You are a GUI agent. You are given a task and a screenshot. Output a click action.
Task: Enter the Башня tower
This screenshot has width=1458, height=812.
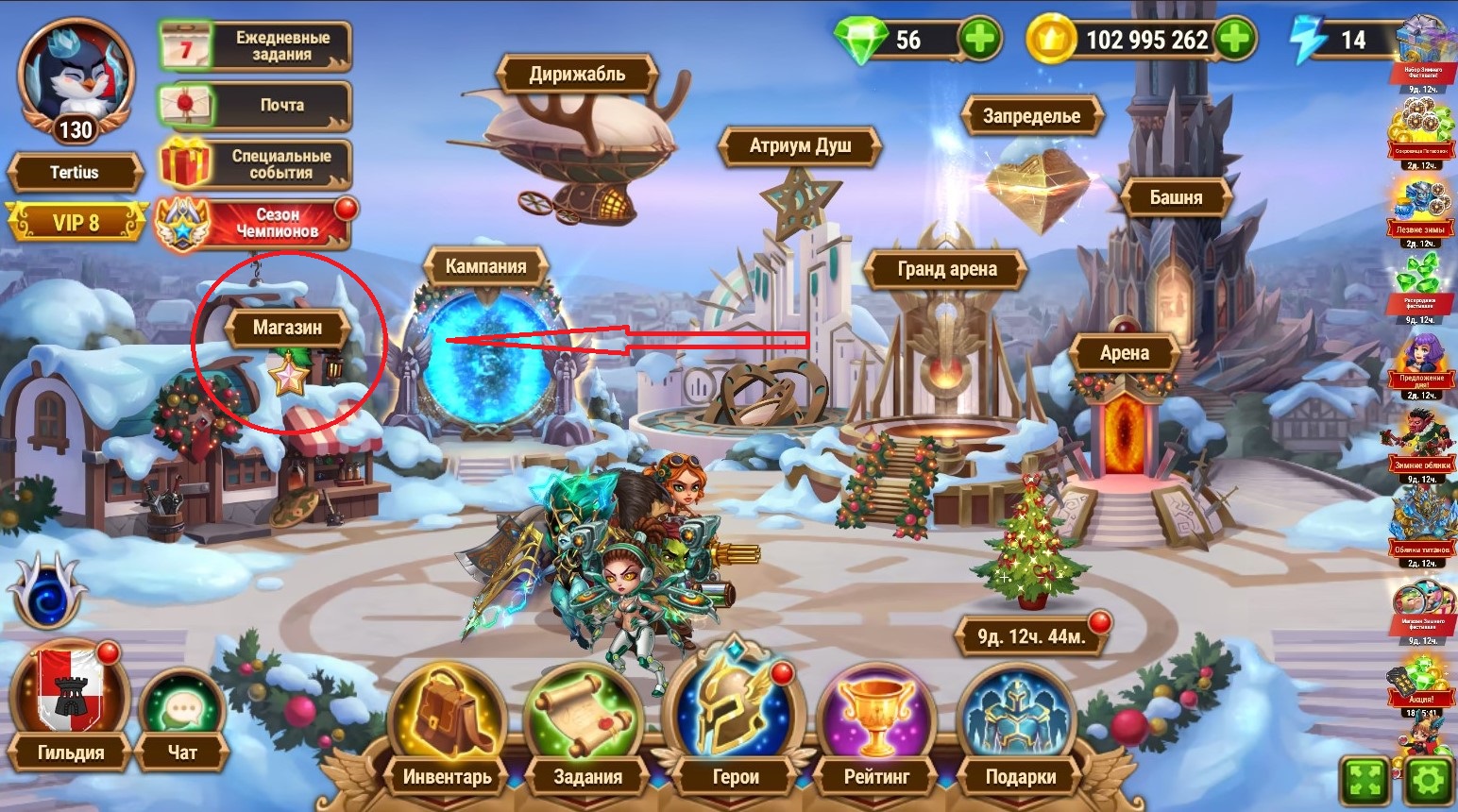[1176, 198]
